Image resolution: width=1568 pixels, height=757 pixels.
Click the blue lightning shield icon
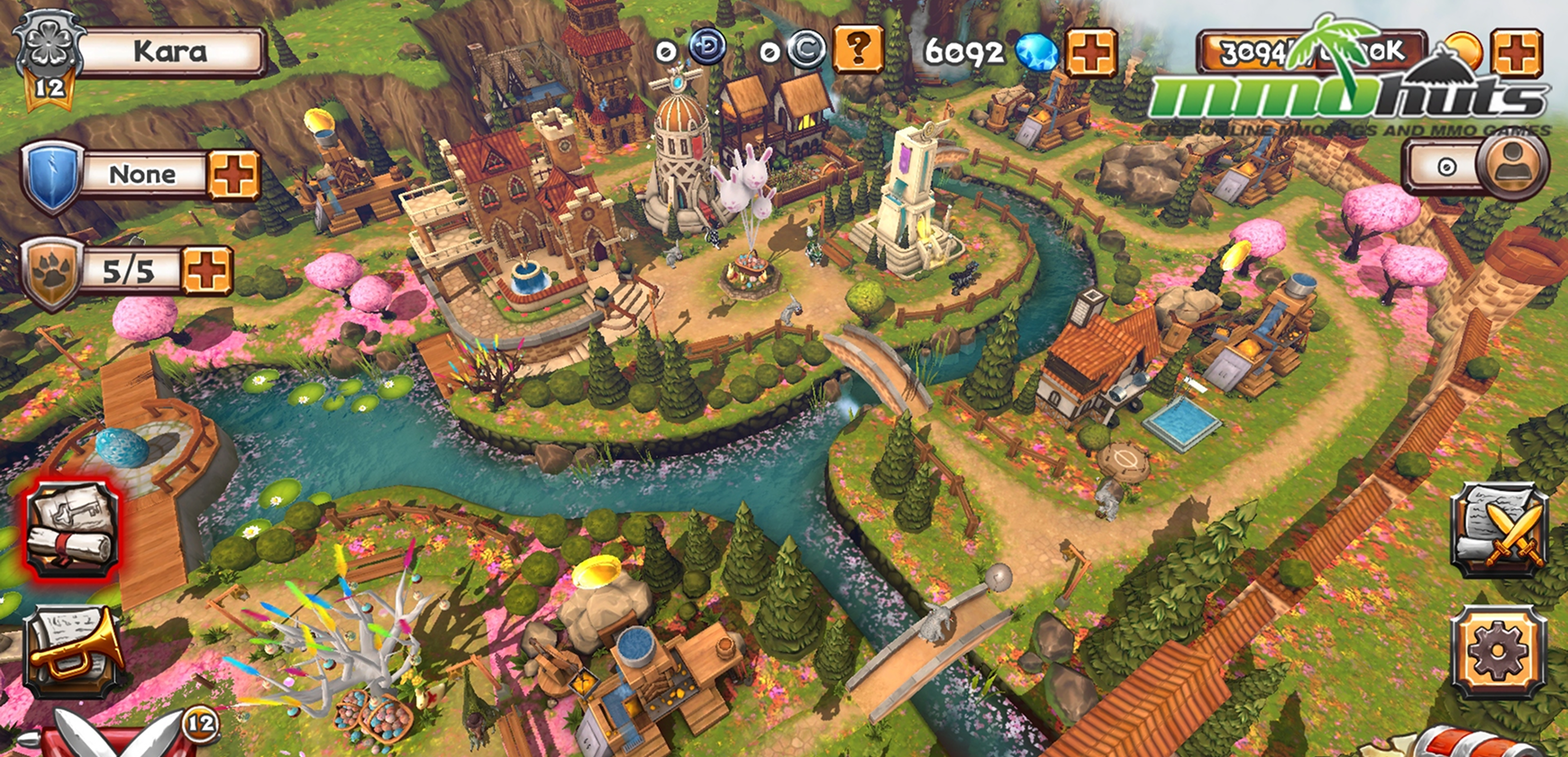click(52, 175)
